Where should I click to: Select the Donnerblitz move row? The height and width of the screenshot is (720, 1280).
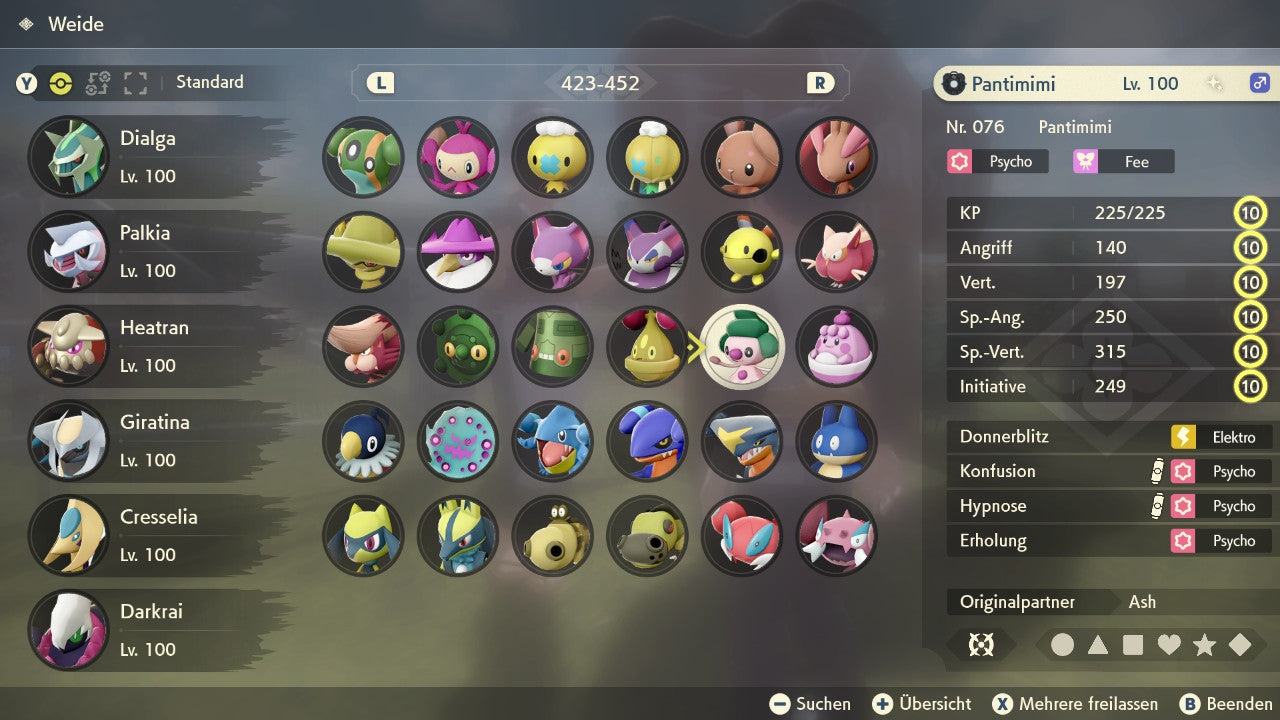tap(1110, 437)
